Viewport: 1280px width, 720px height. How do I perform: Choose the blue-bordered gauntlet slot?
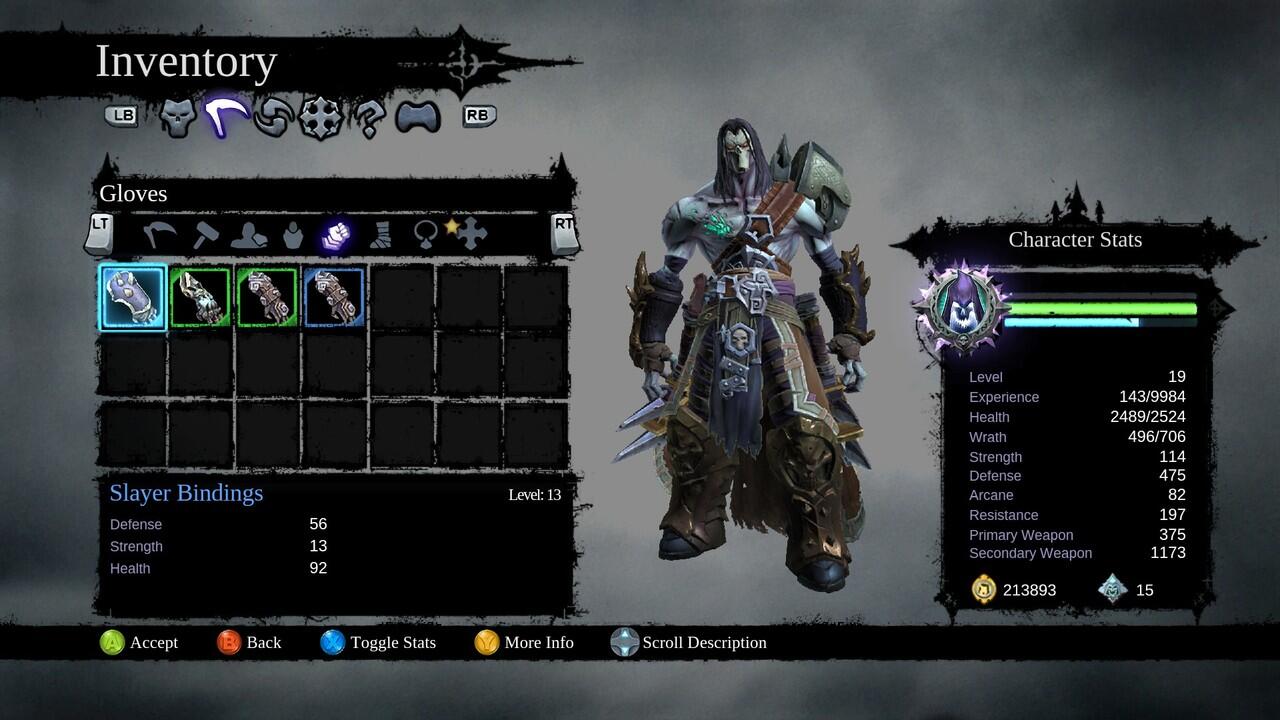pos(334,297)
